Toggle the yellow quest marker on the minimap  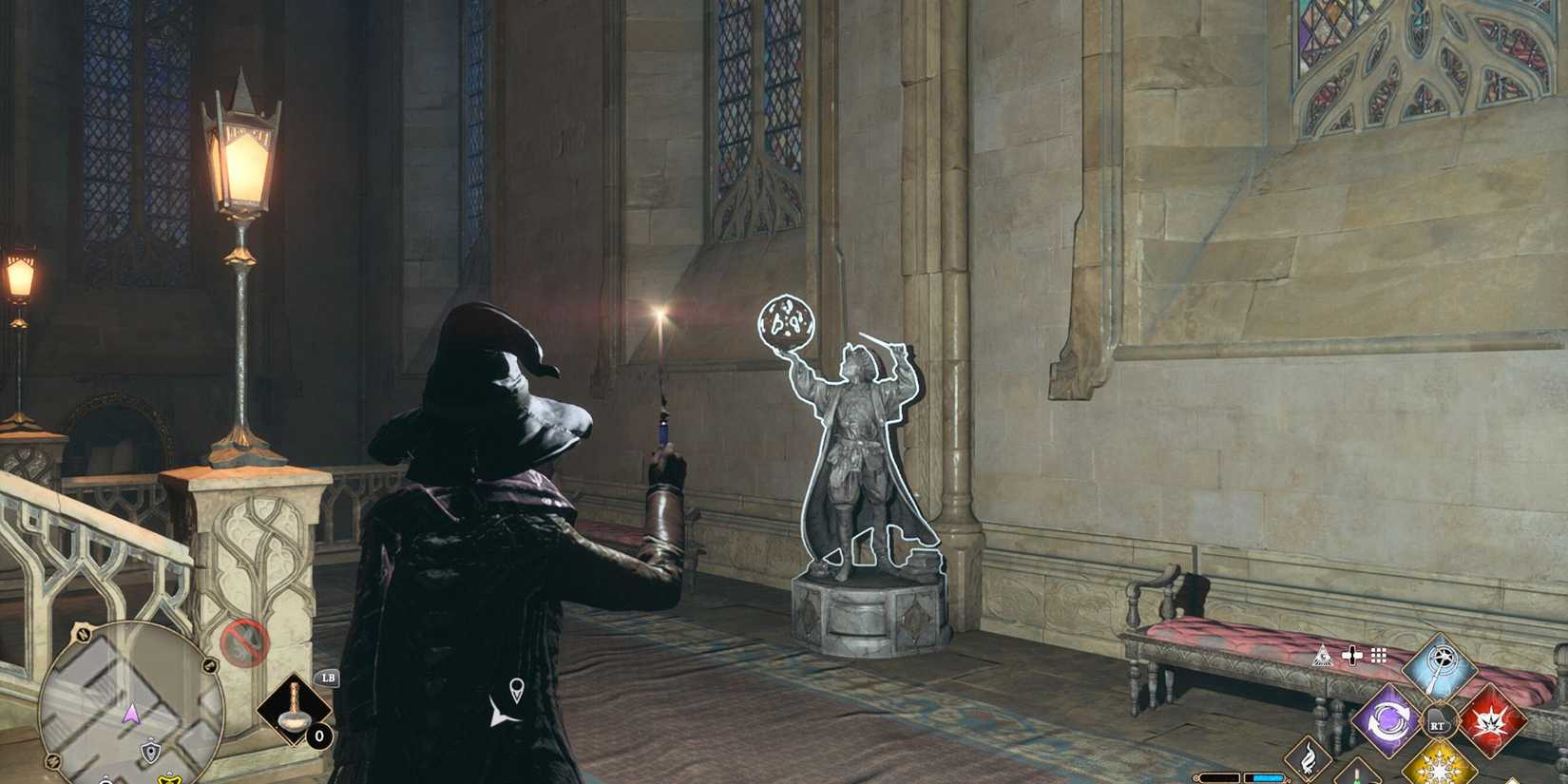coord(169,779)
